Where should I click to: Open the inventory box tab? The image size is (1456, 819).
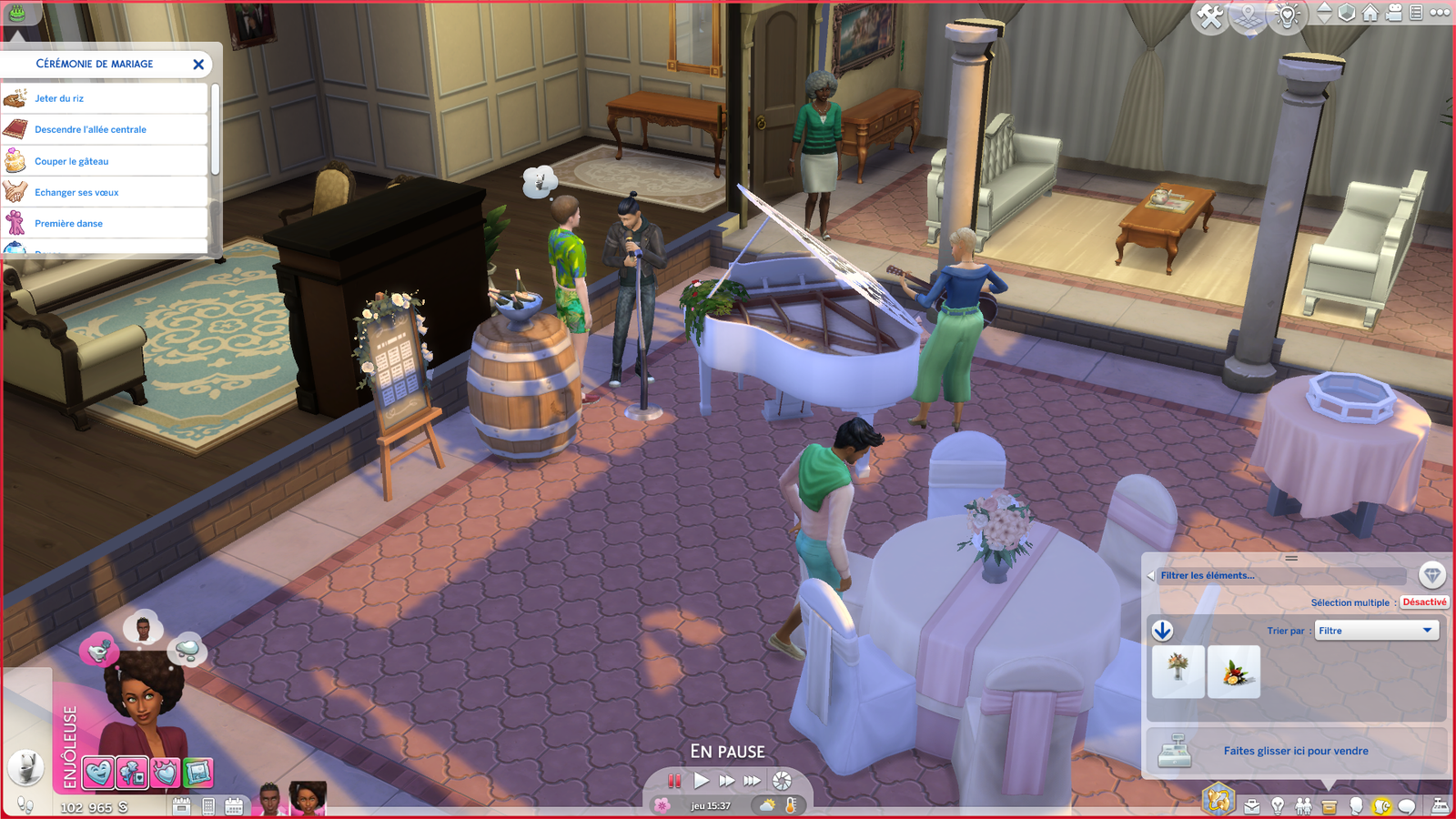[1330, 806]
